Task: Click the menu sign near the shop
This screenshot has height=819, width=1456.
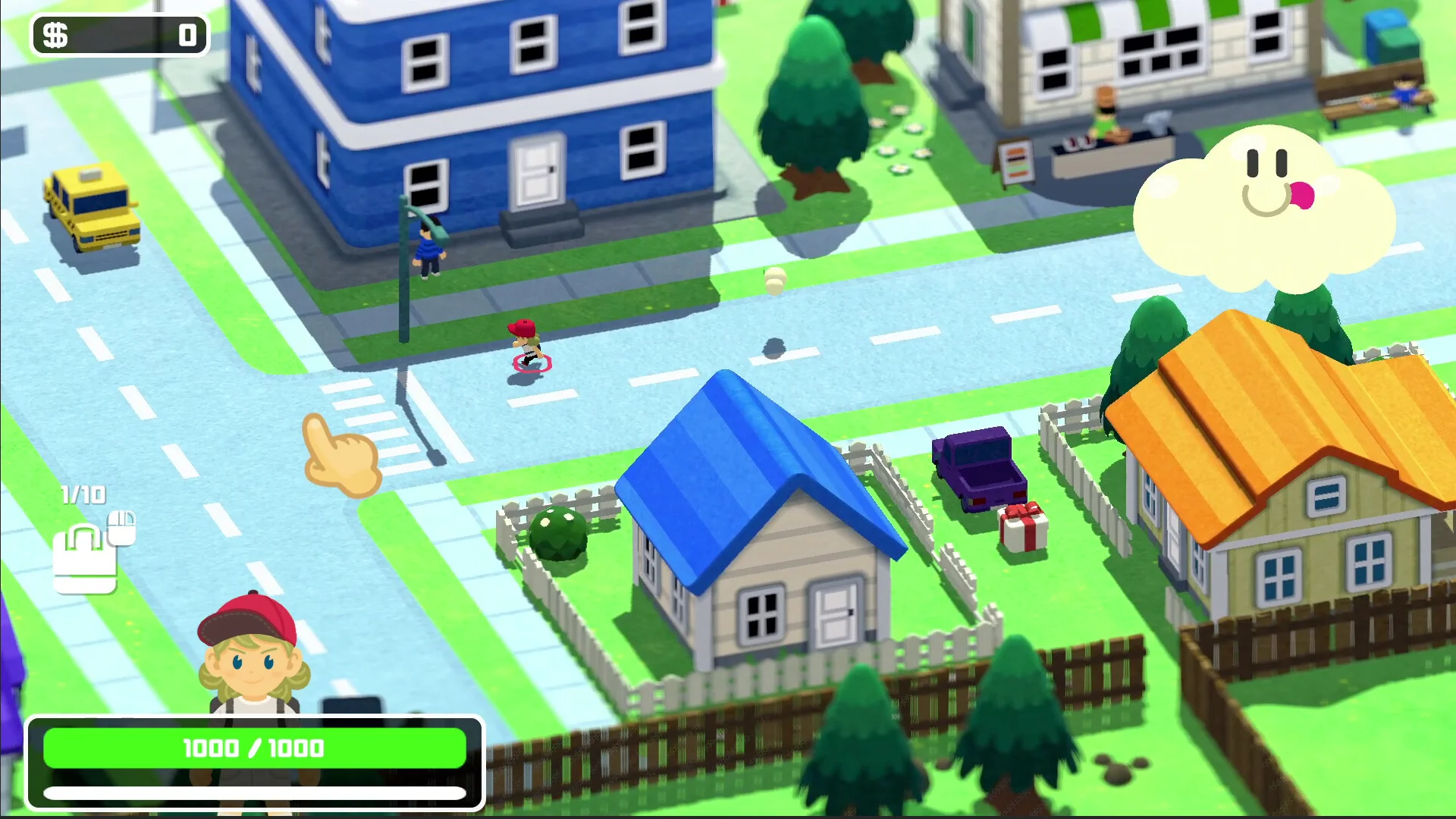Action: [1016, 162]
